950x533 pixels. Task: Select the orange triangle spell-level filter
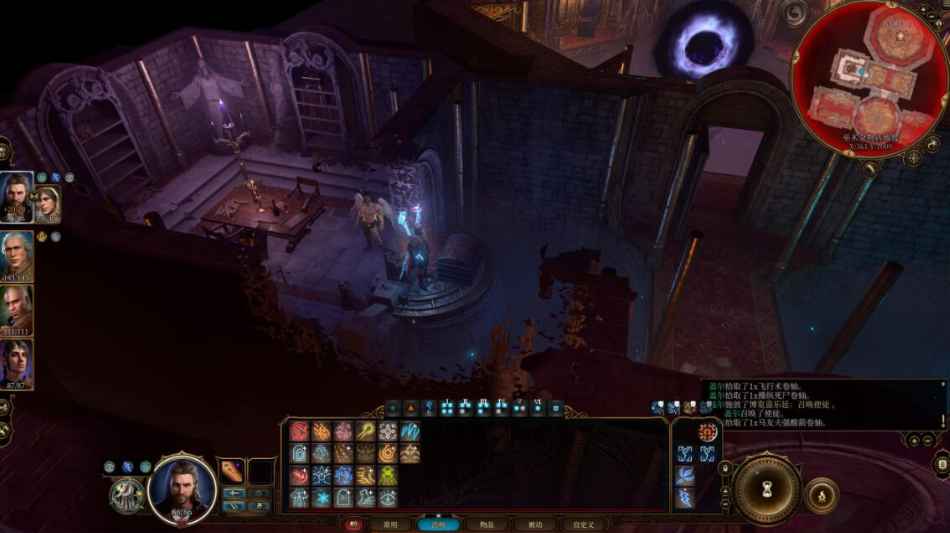pyautogui.click(x=411, y=408)
